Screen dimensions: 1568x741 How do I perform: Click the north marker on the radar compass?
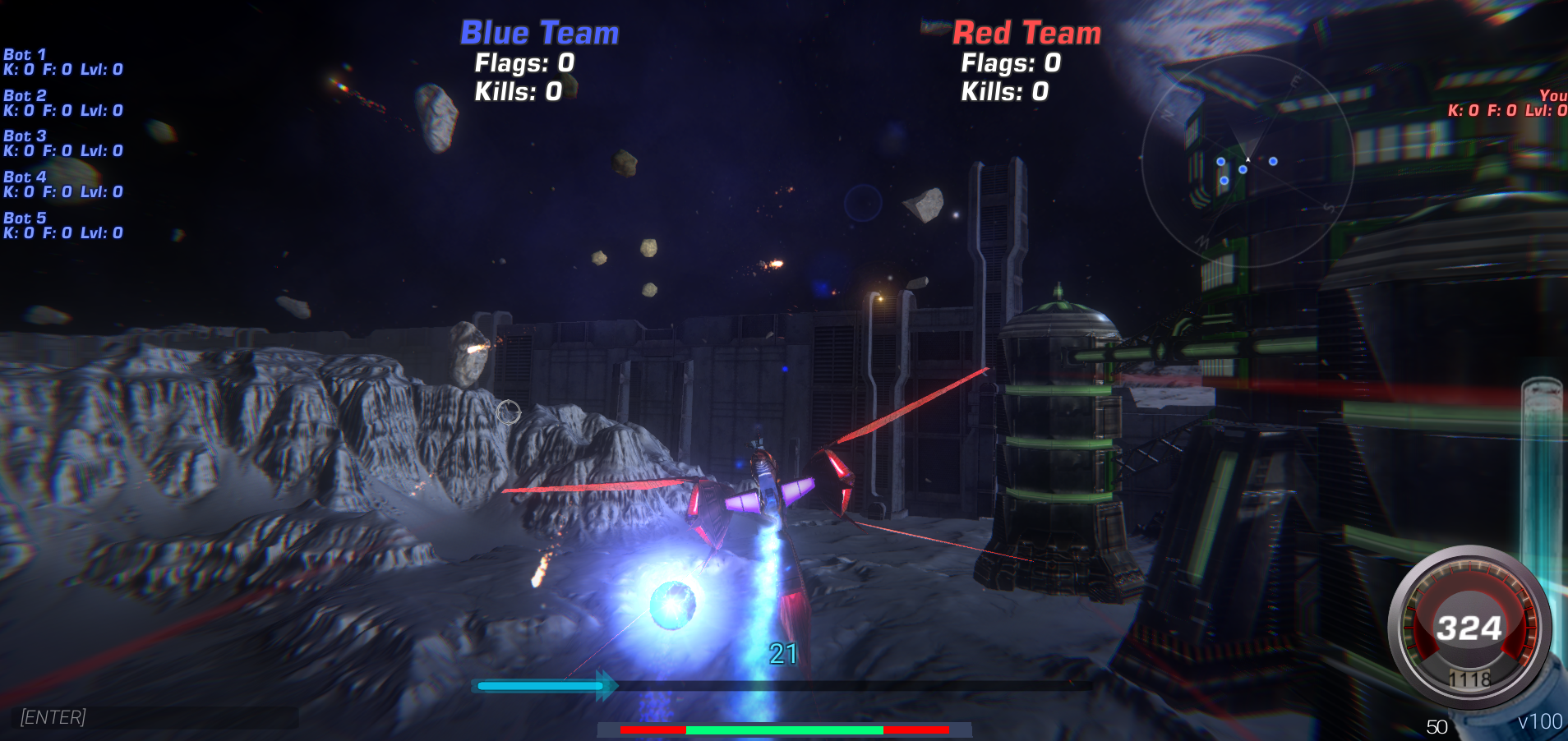[1168, 113]
